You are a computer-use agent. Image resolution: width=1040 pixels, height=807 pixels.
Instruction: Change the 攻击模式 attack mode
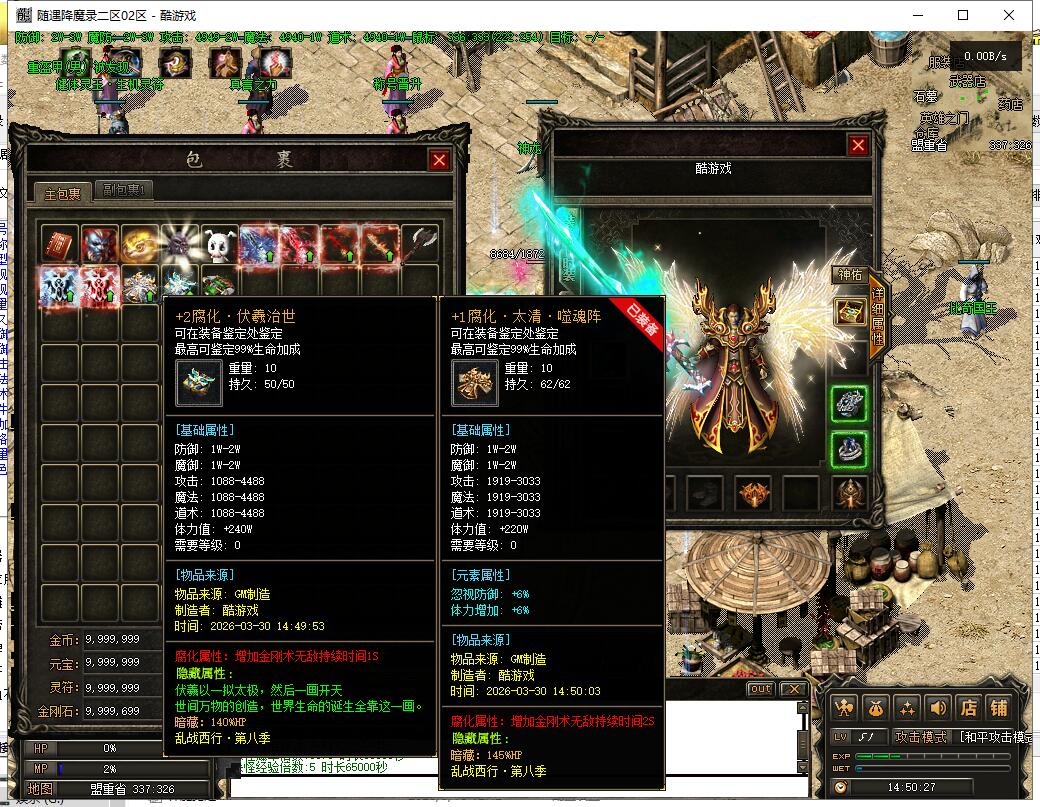tap(920, 737)
